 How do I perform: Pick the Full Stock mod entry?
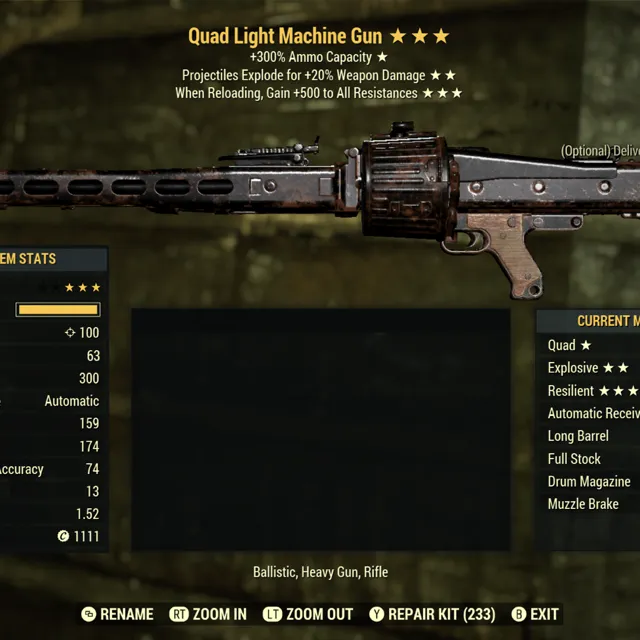click(x=574, y=459)
